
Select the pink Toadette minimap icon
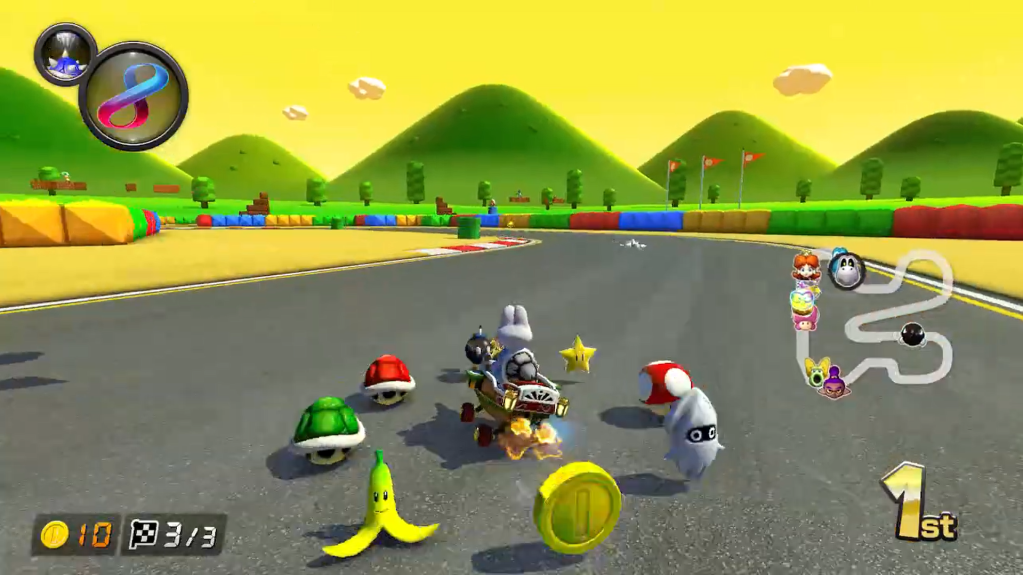[804, 317]
